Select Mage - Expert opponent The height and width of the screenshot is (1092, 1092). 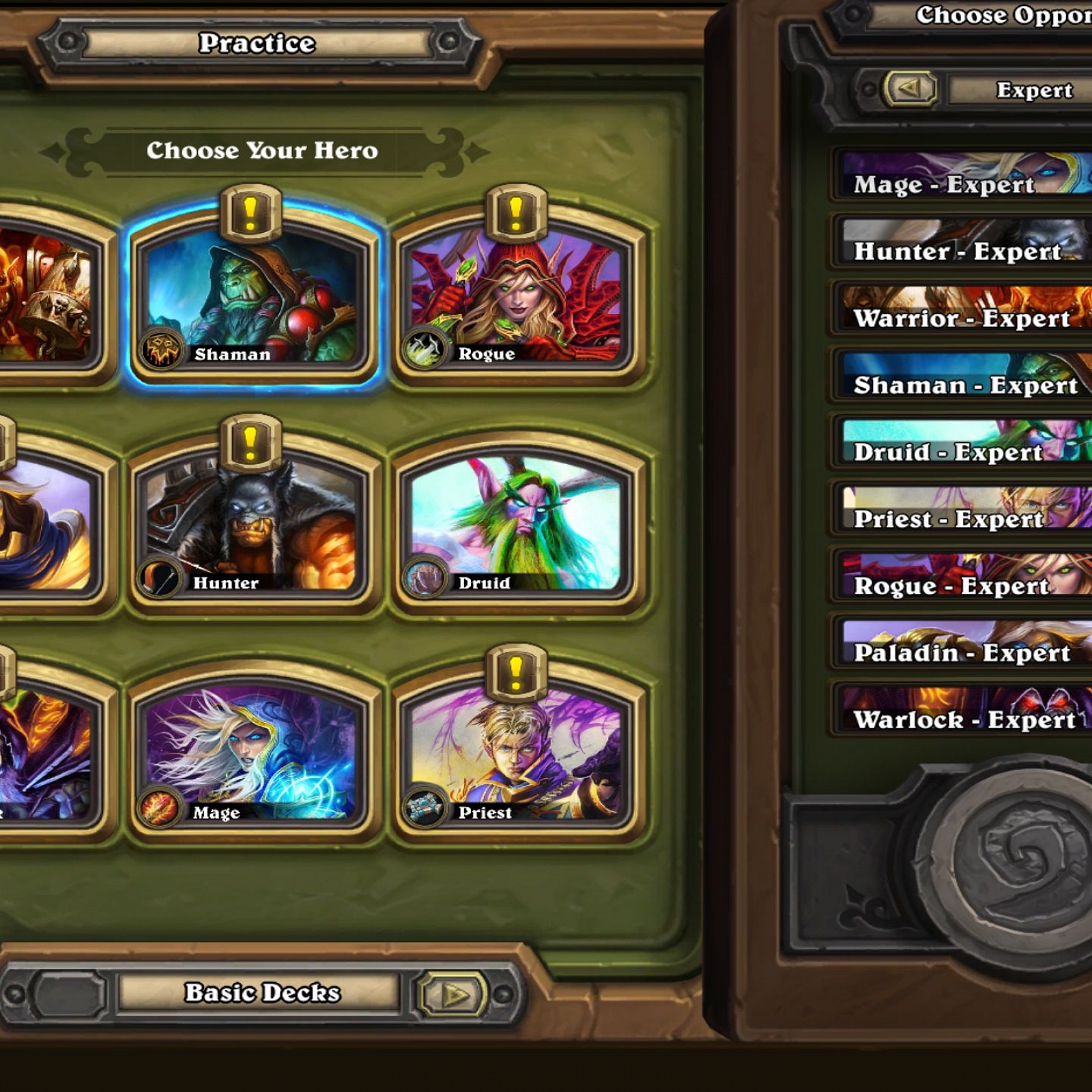pyautogui.click(x=962, y=175)
